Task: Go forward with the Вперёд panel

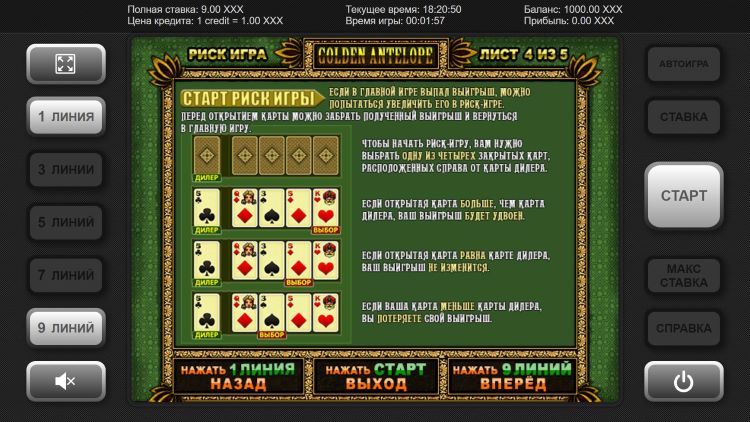Action: coord(511,376)
